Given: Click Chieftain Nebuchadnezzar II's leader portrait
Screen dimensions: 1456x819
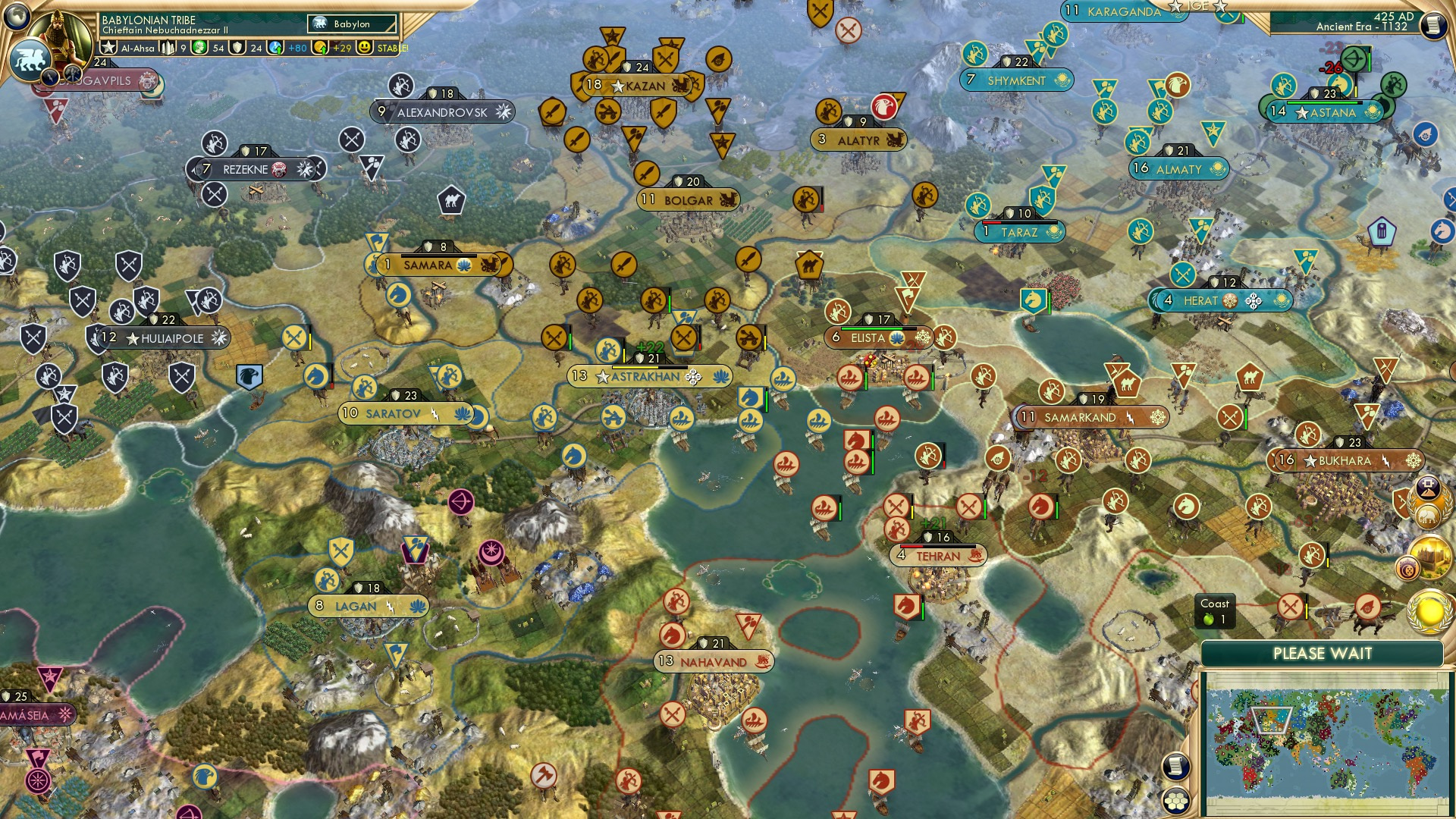Looking at the screenshot, I should pyautogui.click(x=59, y=34).
